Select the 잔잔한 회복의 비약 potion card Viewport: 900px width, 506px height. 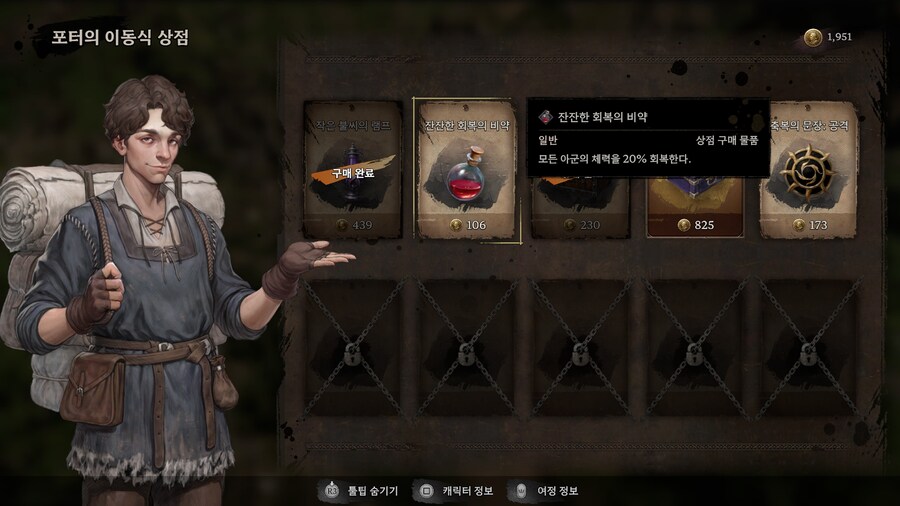coord(467,170)
